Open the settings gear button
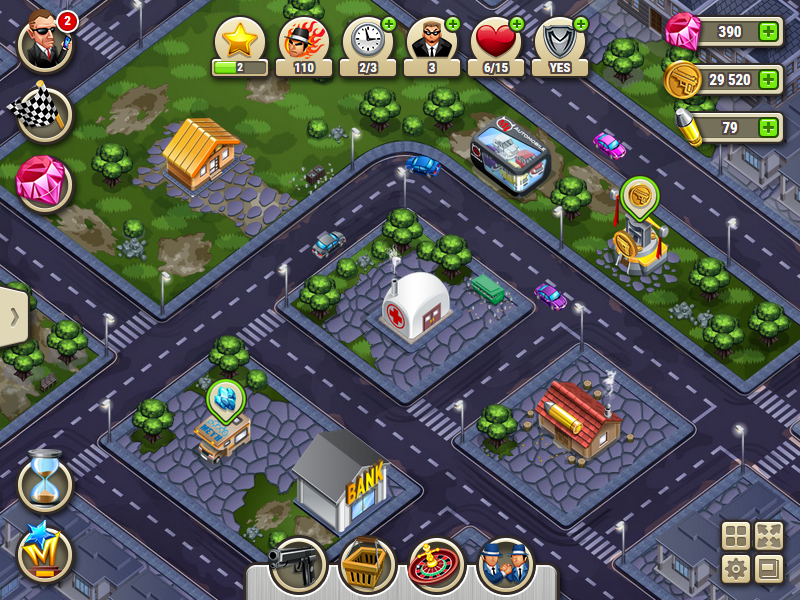The image size is (800, 600). pyautogui.click(x=736, y=569)
